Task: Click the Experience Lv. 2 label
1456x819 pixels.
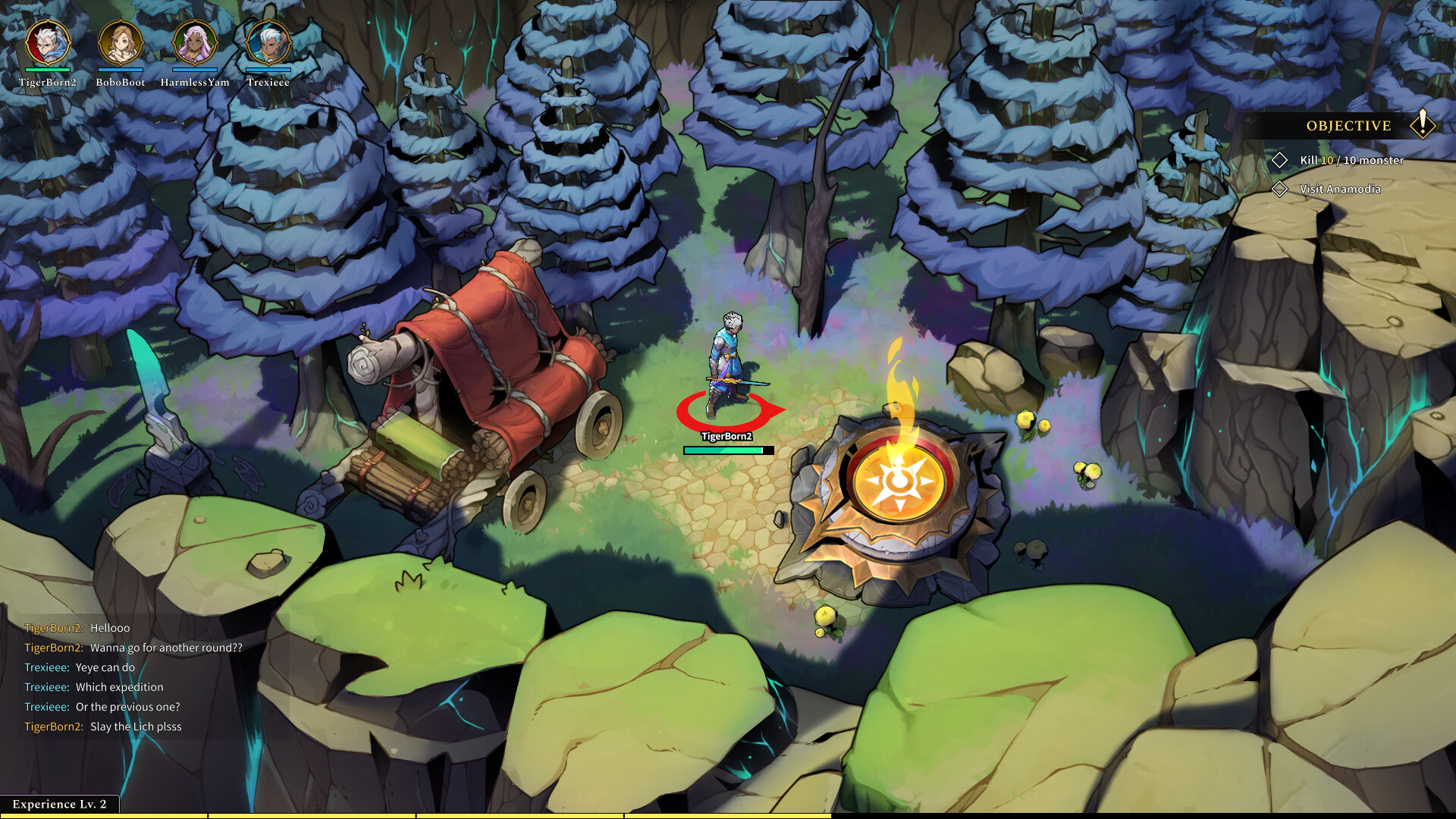Action: [x=58, y=803]
